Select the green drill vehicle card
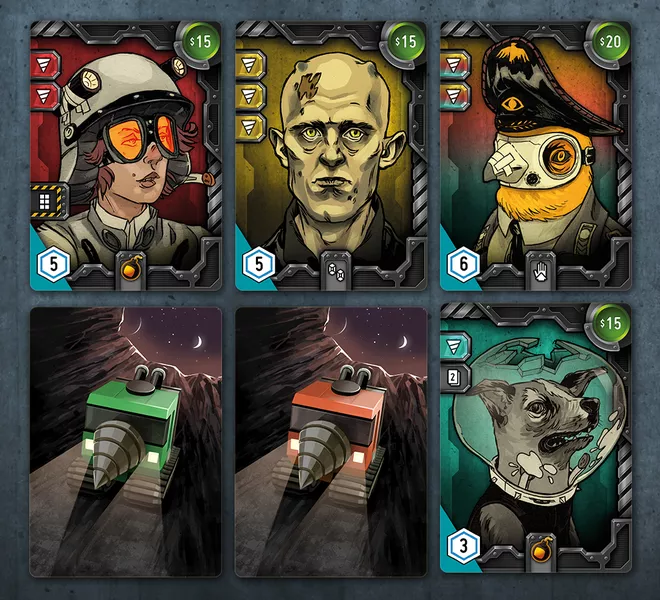 pos(125,440)
